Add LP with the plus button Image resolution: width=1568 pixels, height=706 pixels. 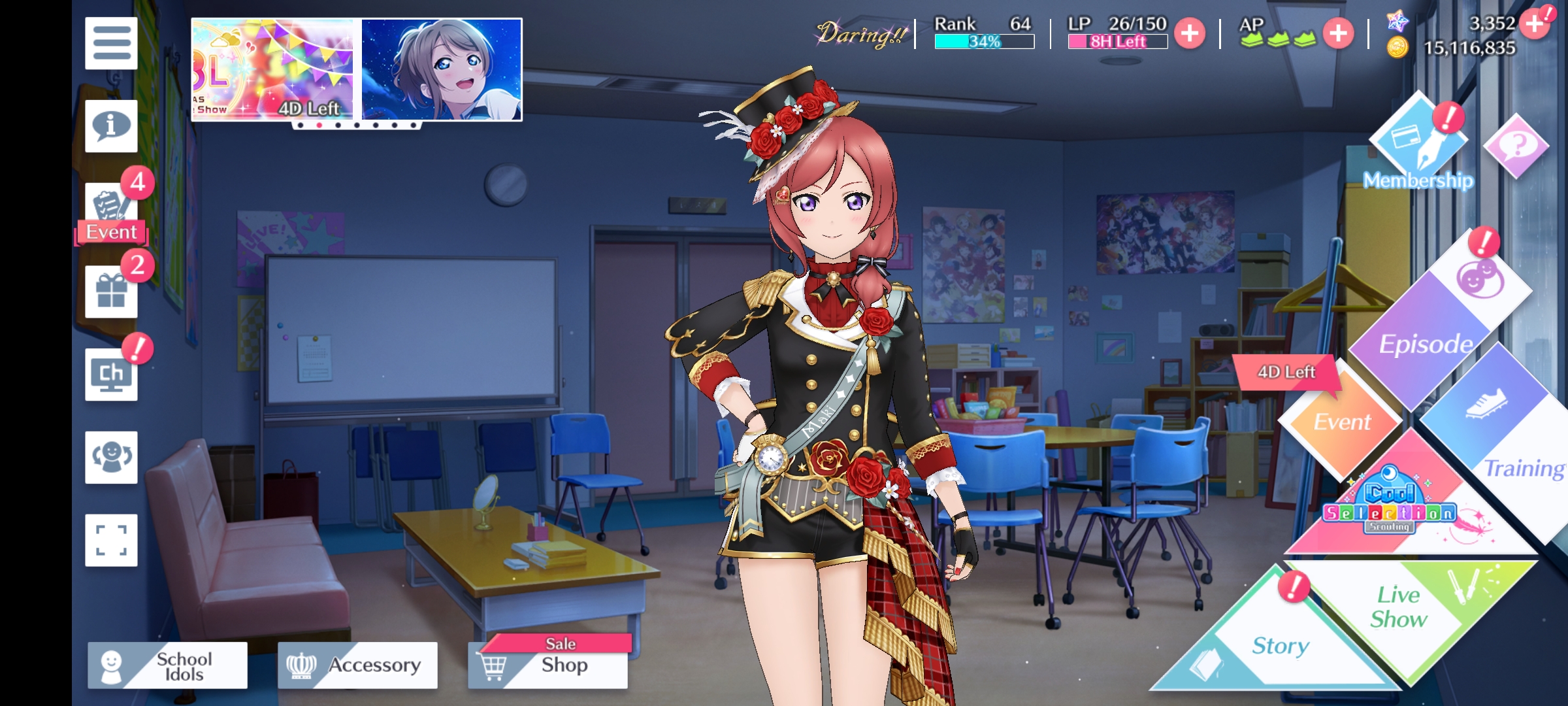[x=1190, y=33]
